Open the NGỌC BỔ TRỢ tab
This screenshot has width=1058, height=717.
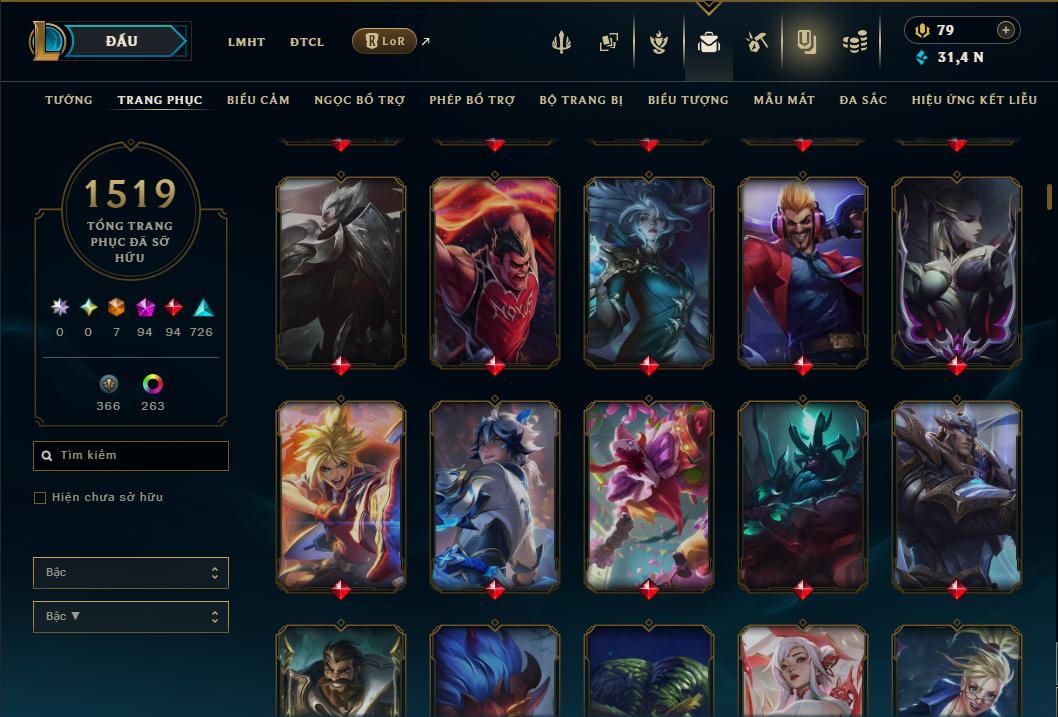[x=359, y=100]
